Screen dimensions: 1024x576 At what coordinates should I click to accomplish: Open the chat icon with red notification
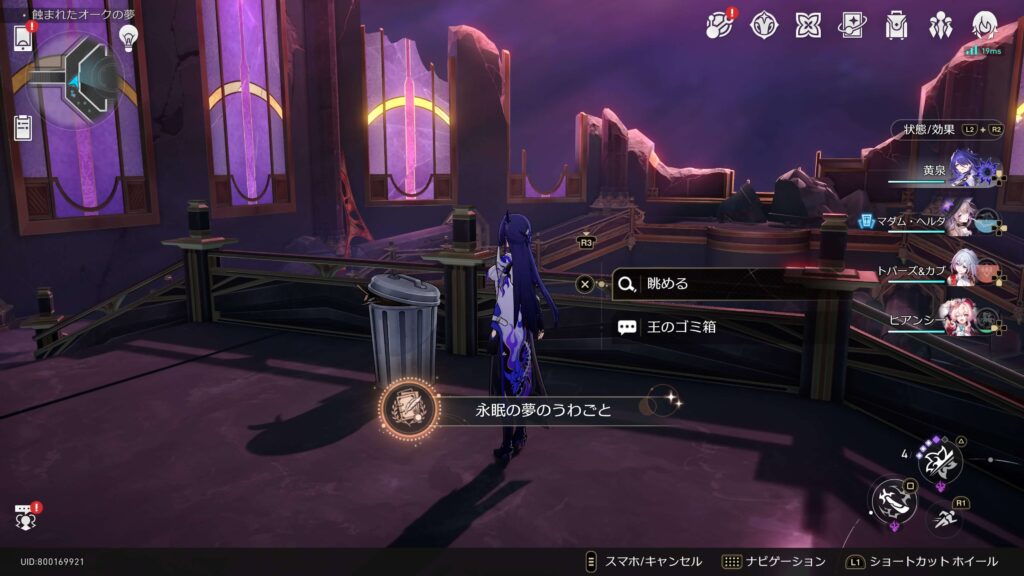pos(25,516)
